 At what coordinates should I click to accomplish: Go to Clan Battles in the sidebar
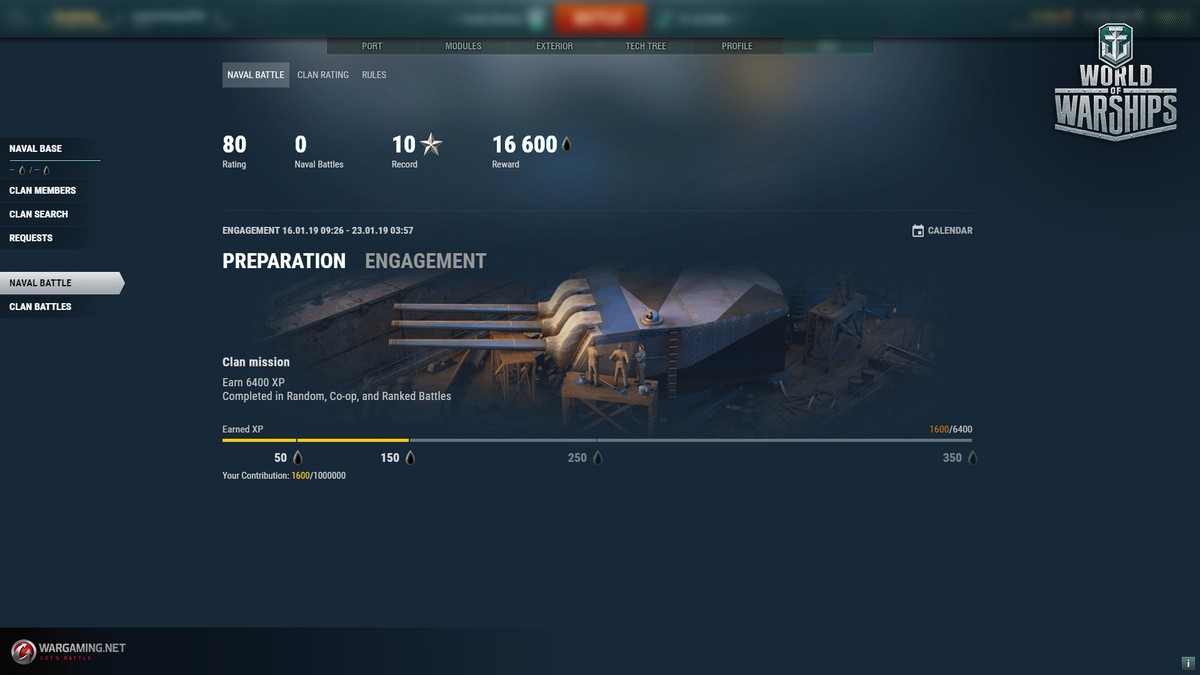coord(41,307)
